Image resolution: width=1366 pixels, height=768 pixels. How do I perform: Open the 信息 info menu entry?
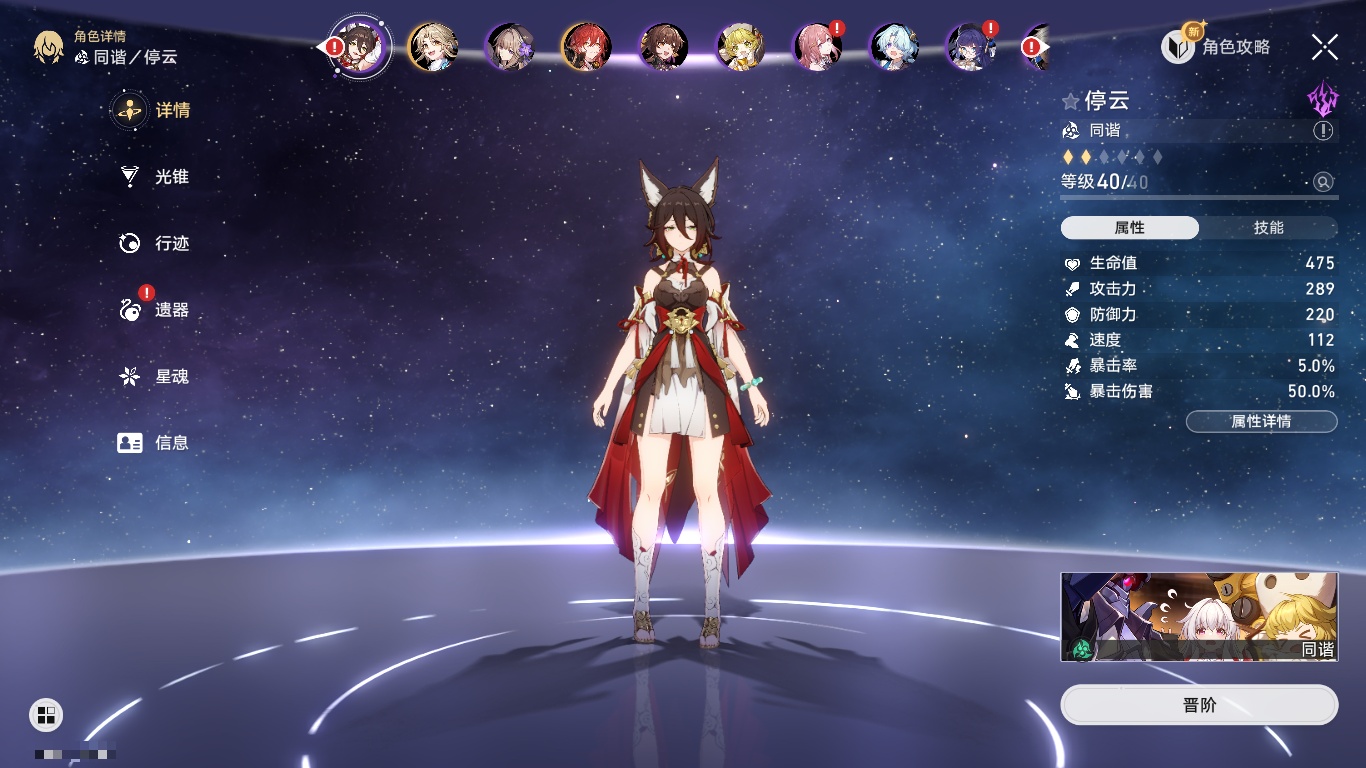[153, 443]
